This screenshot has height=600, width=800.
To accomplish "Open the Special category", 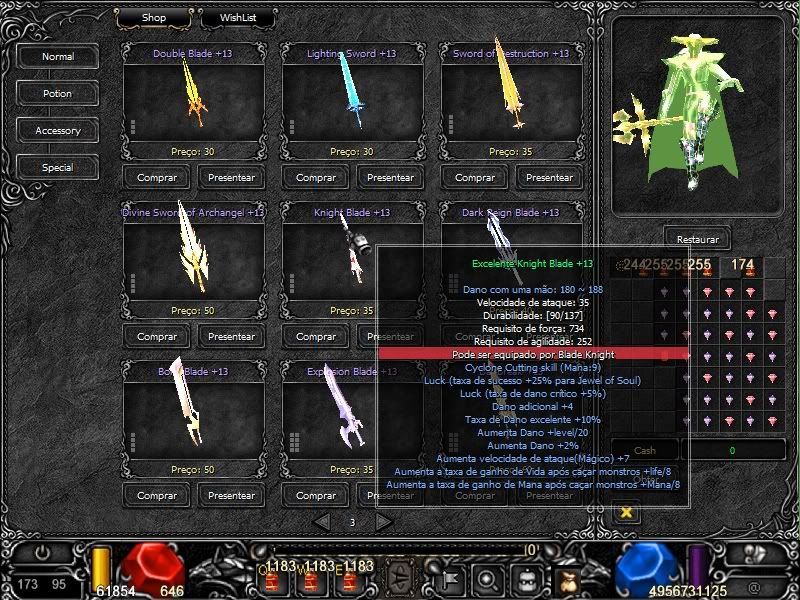I will pos(58,168).
